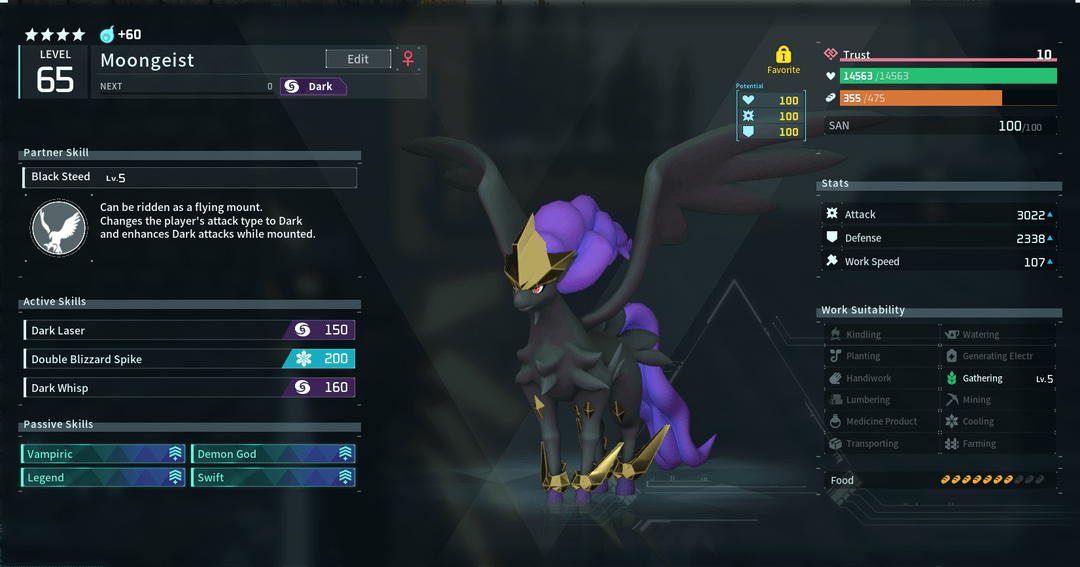Viewport: 1080px width, 567px height.
Task: Inspect the Vampiric passive skill
Action: [104, 454]
